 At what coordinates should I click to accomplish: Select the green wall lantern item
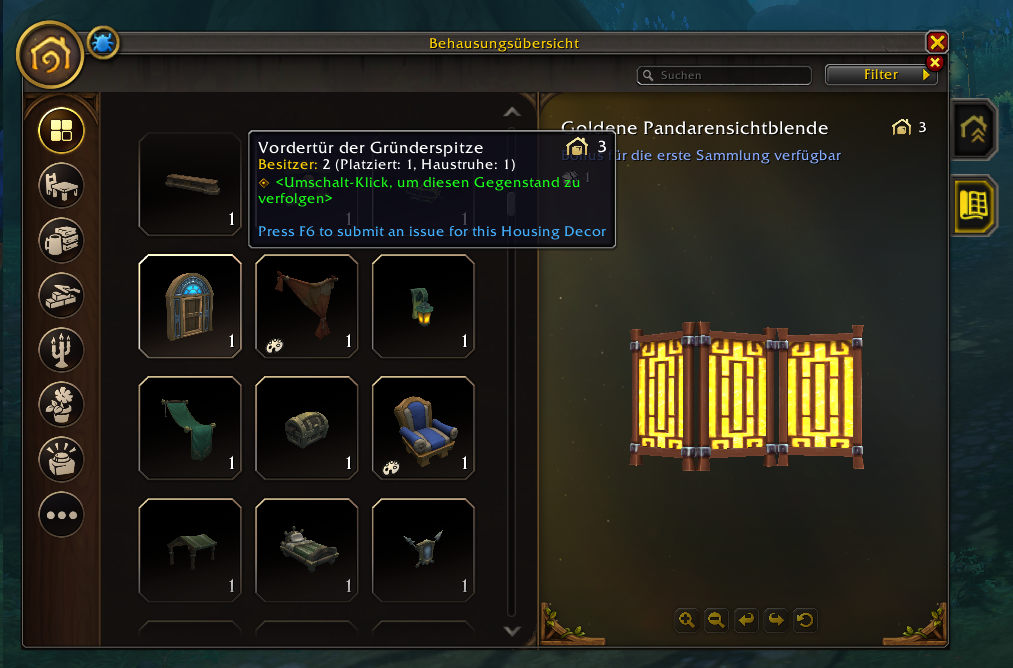423,305
